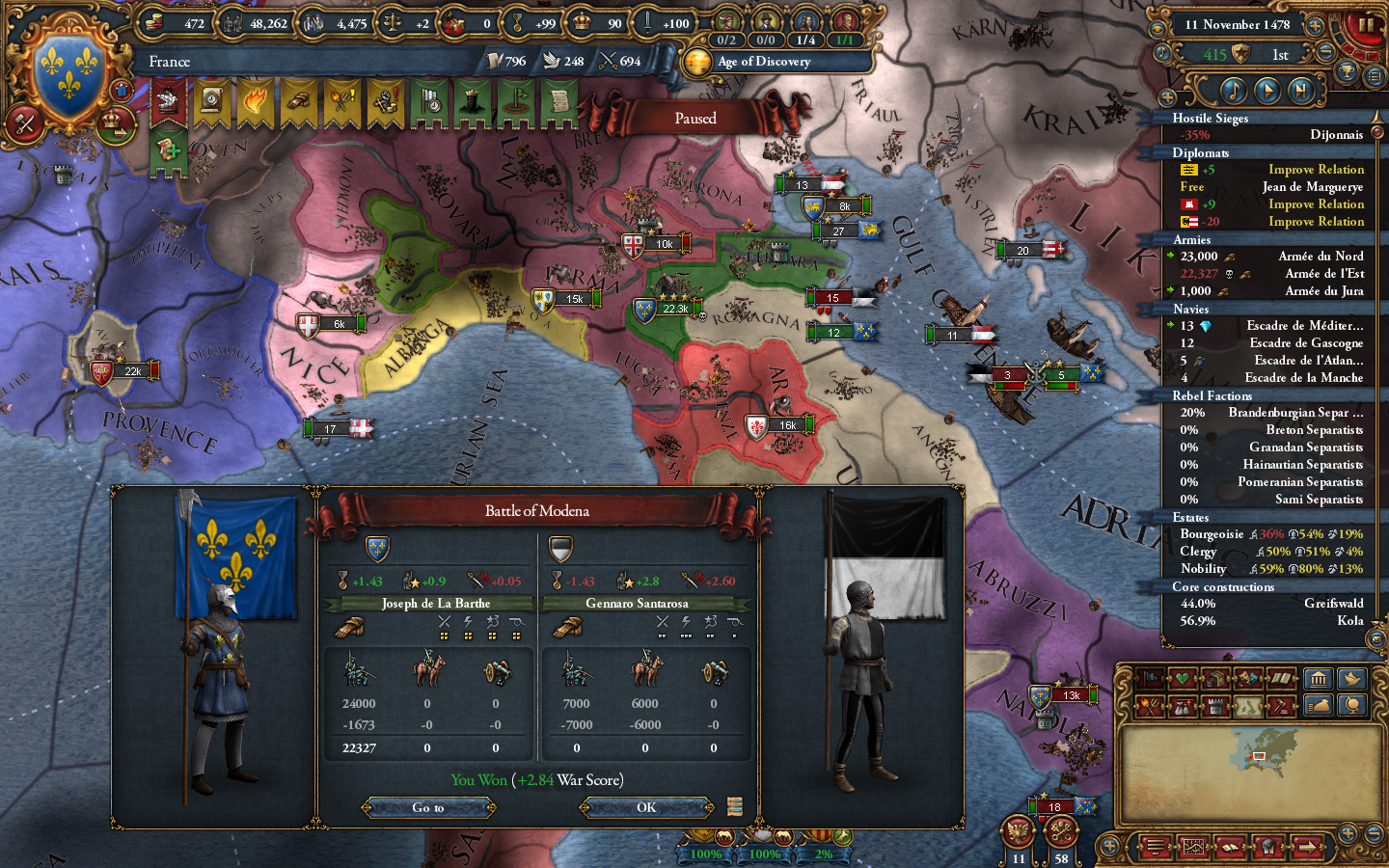Zoom in using the minimap plus button

(x=1348, y=832)
